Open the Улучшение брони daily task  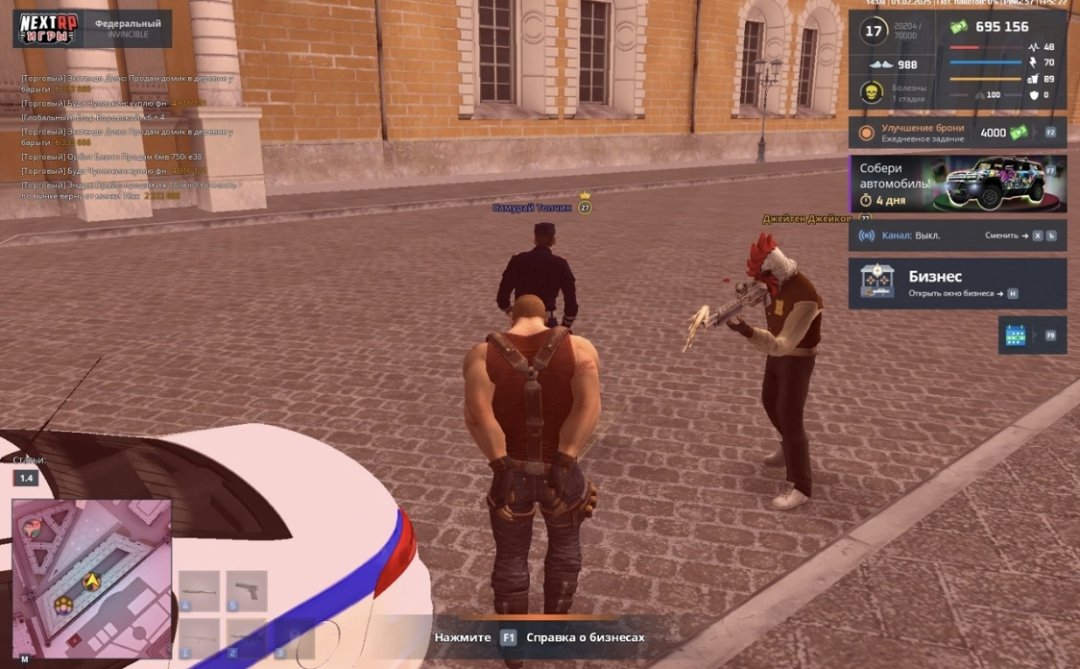957,132
